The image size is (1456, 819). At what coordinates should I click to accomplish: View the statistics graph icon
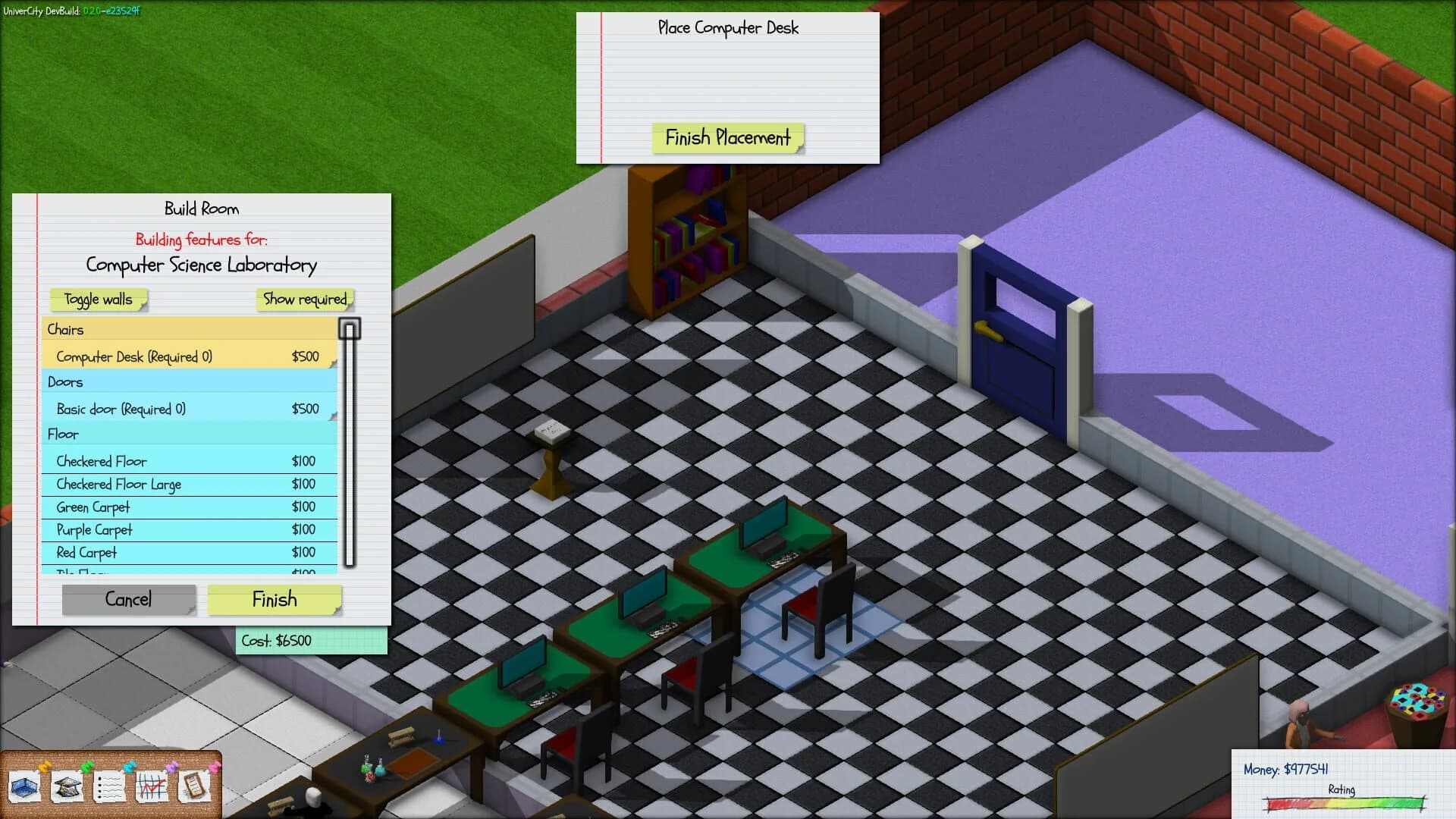[153, 787]
